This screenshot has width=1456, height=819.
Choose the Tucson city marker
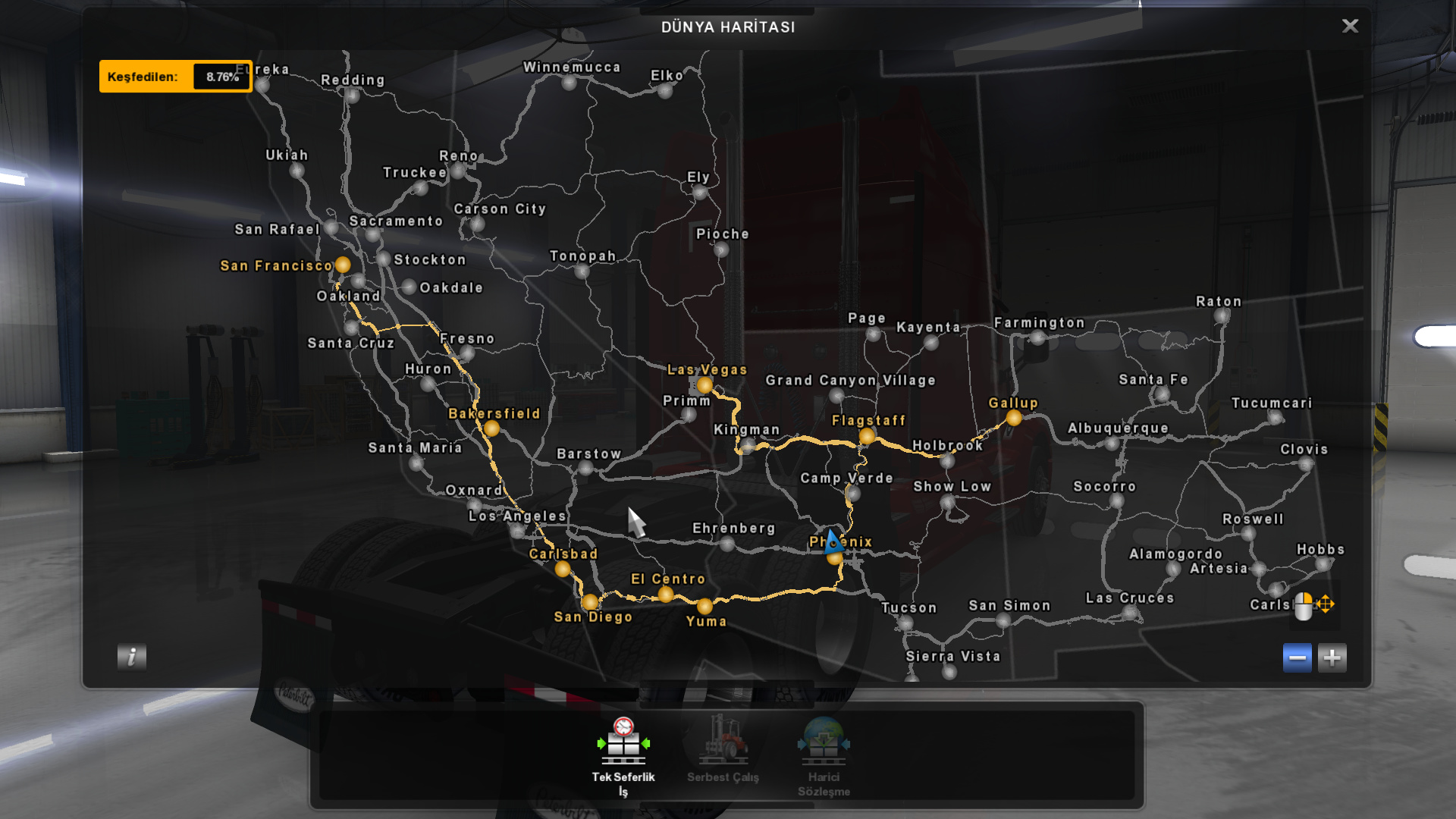tap(905, 623)
